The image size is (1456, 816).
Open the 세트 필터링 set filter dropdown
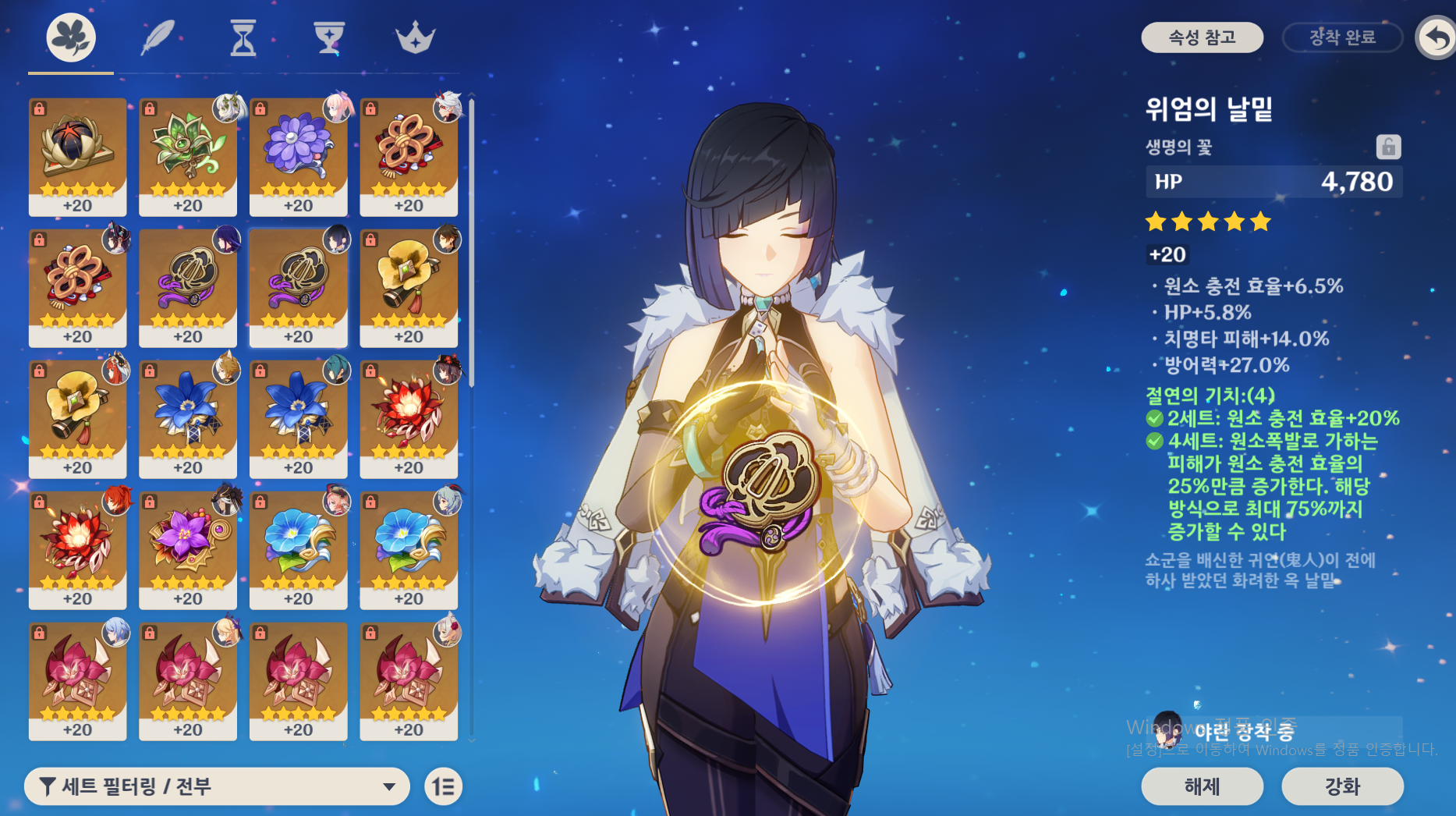coord(217,786)
